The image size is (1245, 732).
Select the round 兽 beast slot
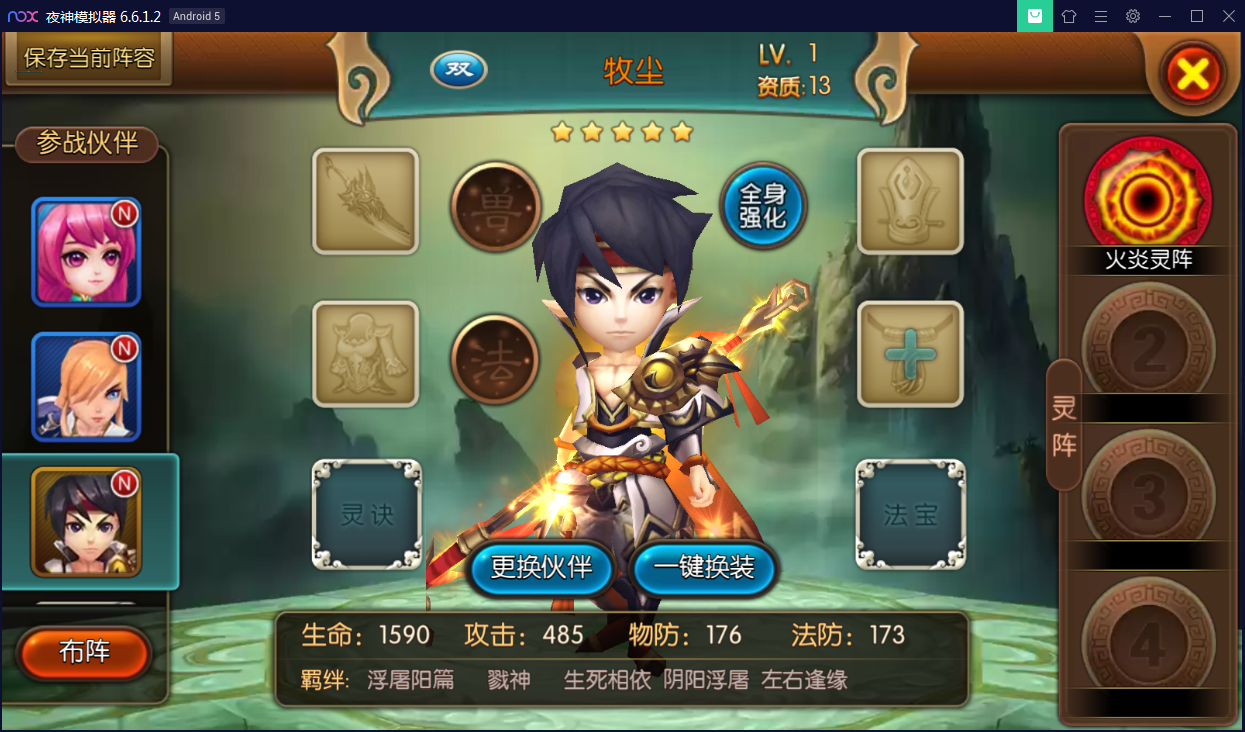[x=496, y=205]
